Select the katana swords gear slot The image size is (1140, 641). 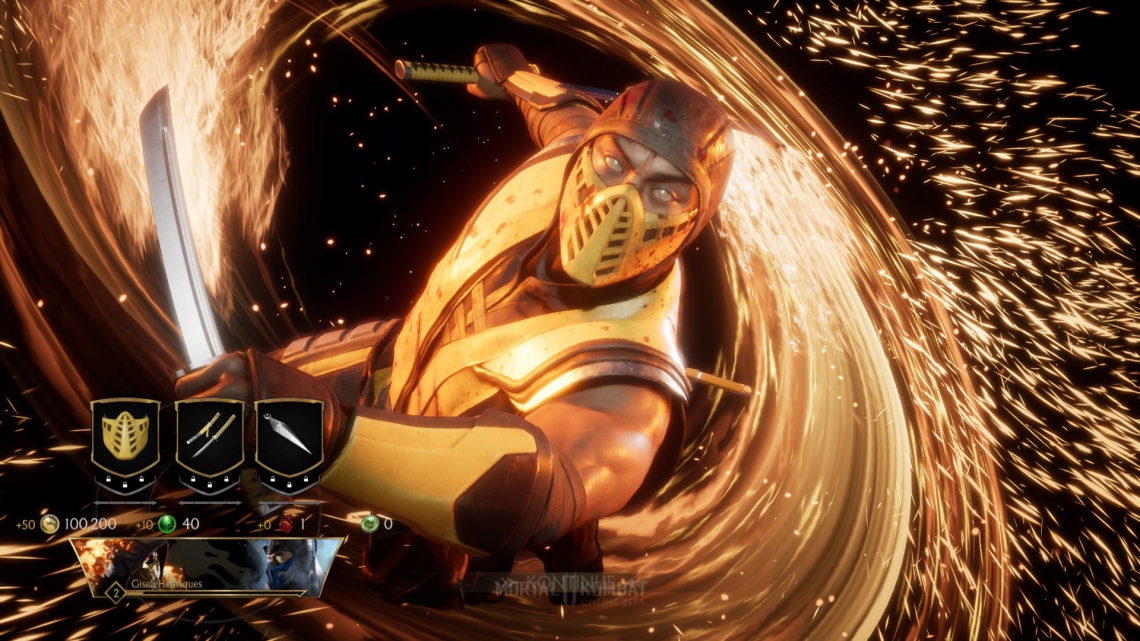pos(209,438)
